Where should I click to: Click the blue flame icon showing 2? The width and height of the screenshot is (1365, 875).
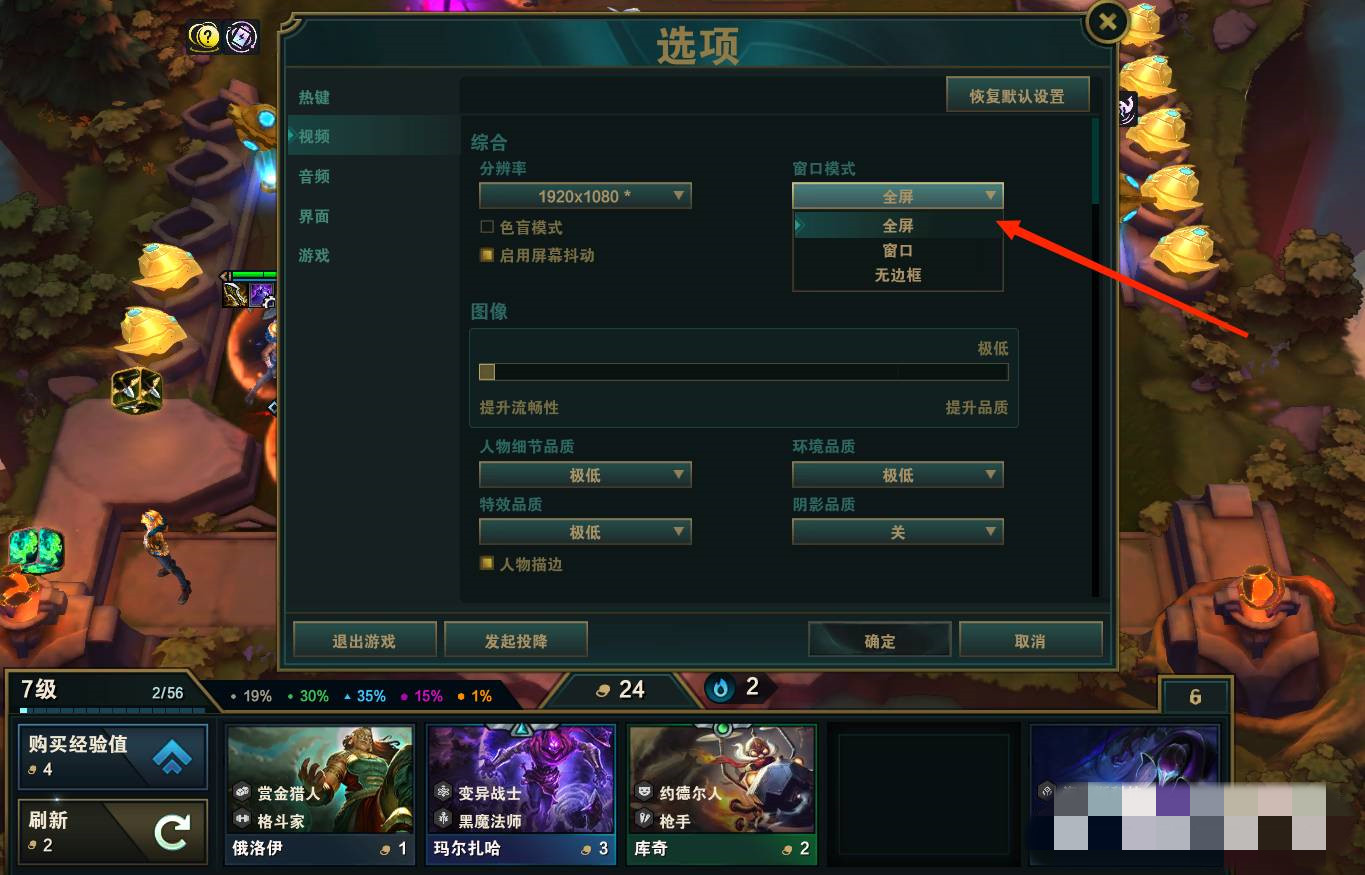tap(720, 687)
